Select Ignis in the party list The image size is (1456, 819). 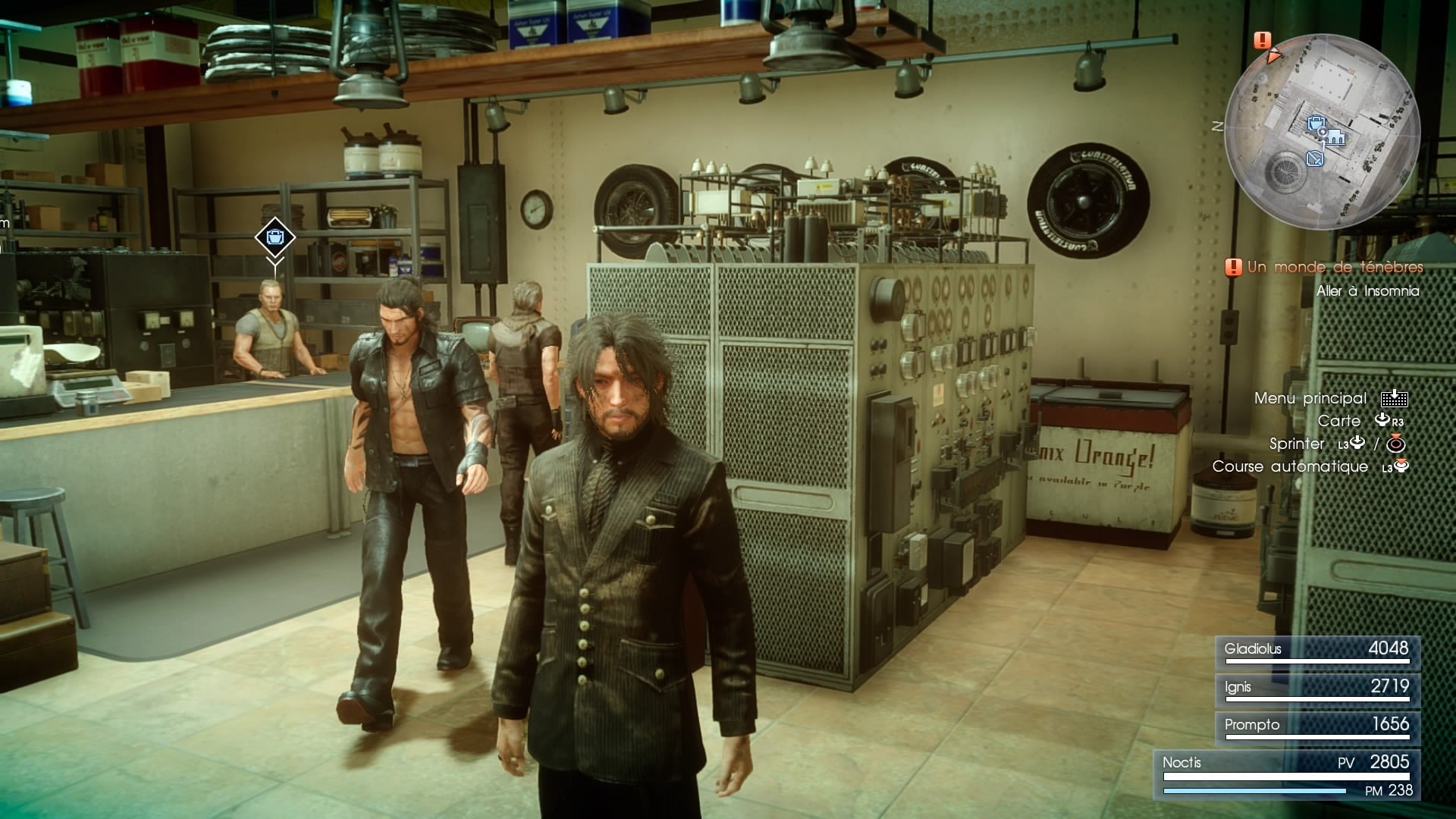[1317, 689]
